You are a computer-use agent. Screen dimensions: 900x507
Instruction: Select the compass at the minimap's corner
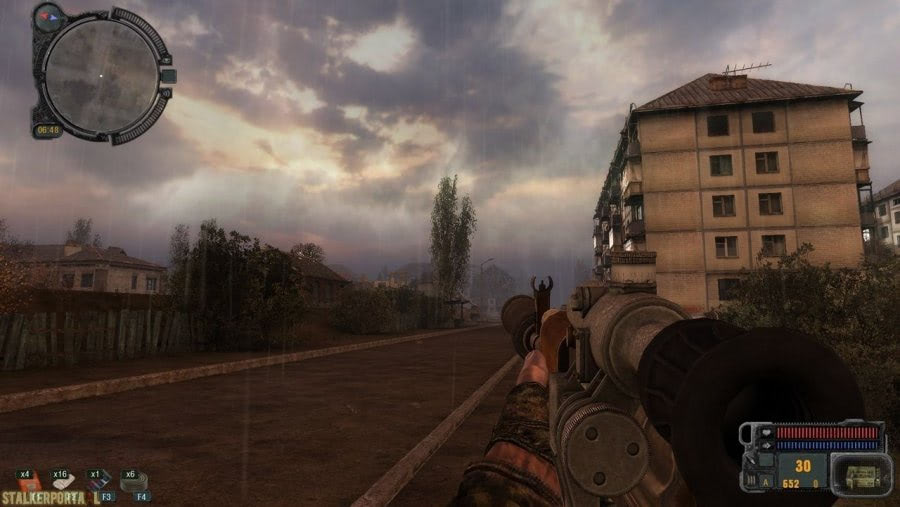click(48, 16)
